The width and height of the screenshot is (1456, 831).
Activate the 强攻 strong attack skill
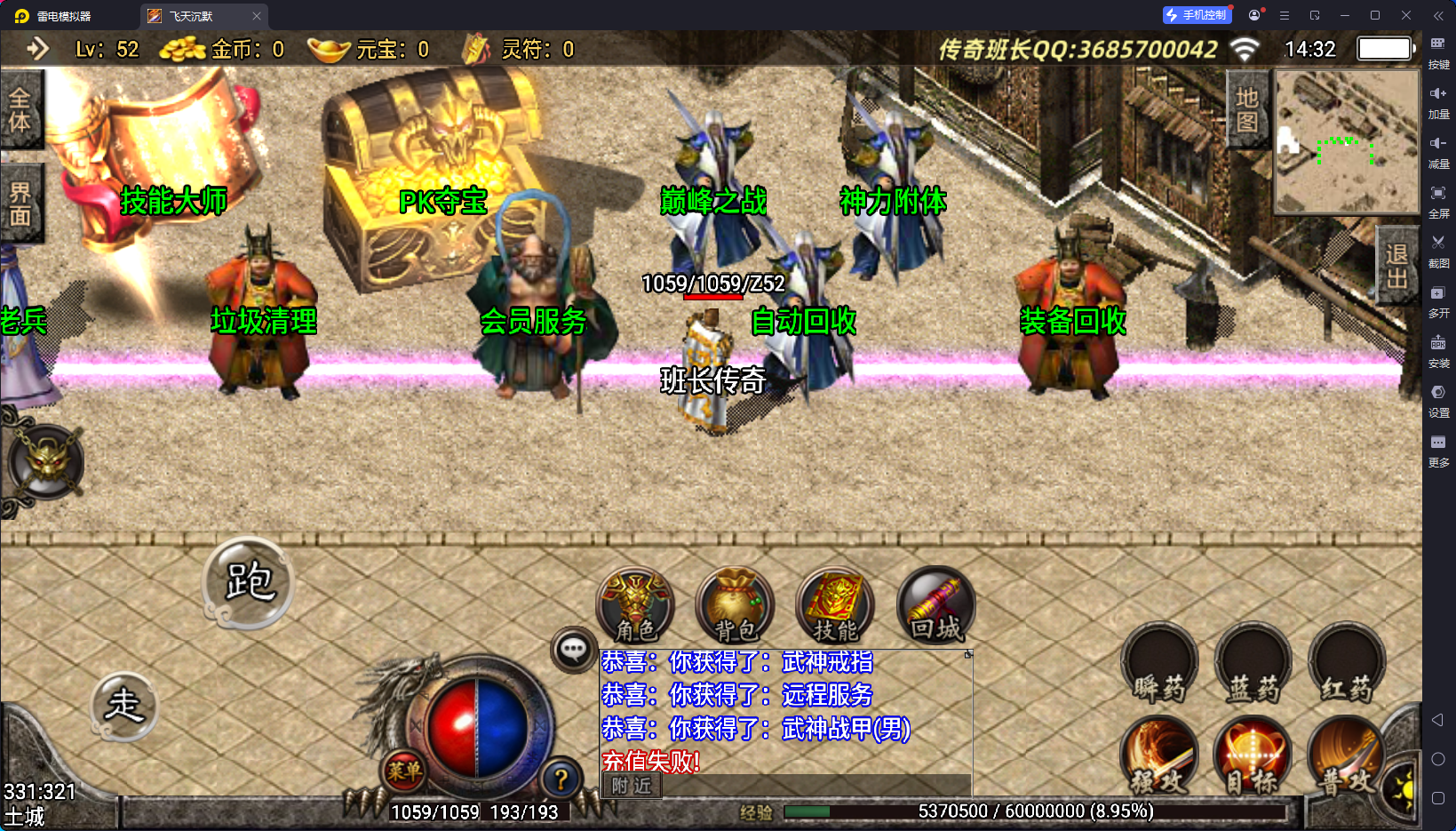click(x=1158, y=755)
